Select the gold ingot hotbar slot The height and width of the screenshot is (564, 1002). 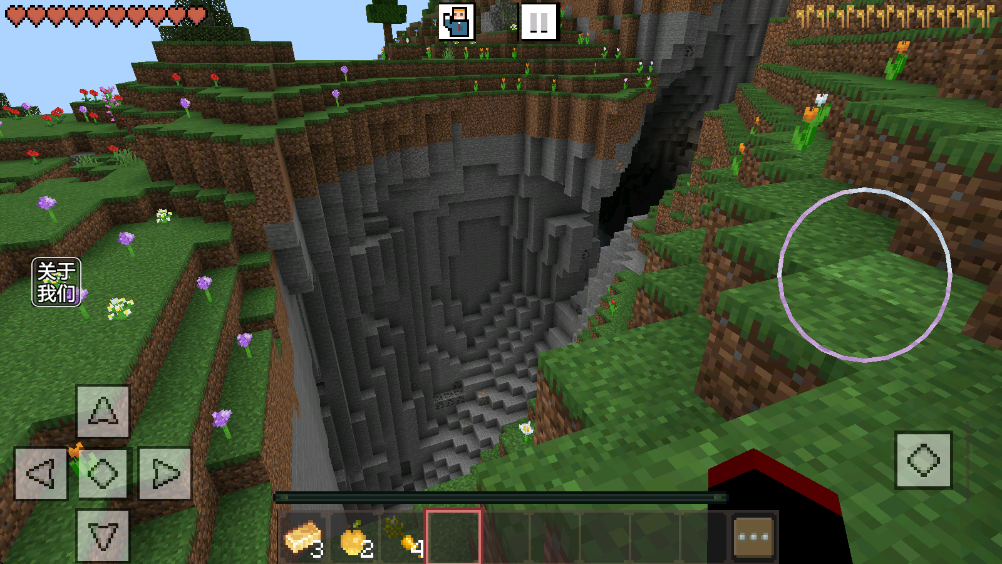[x=303, y=538]
